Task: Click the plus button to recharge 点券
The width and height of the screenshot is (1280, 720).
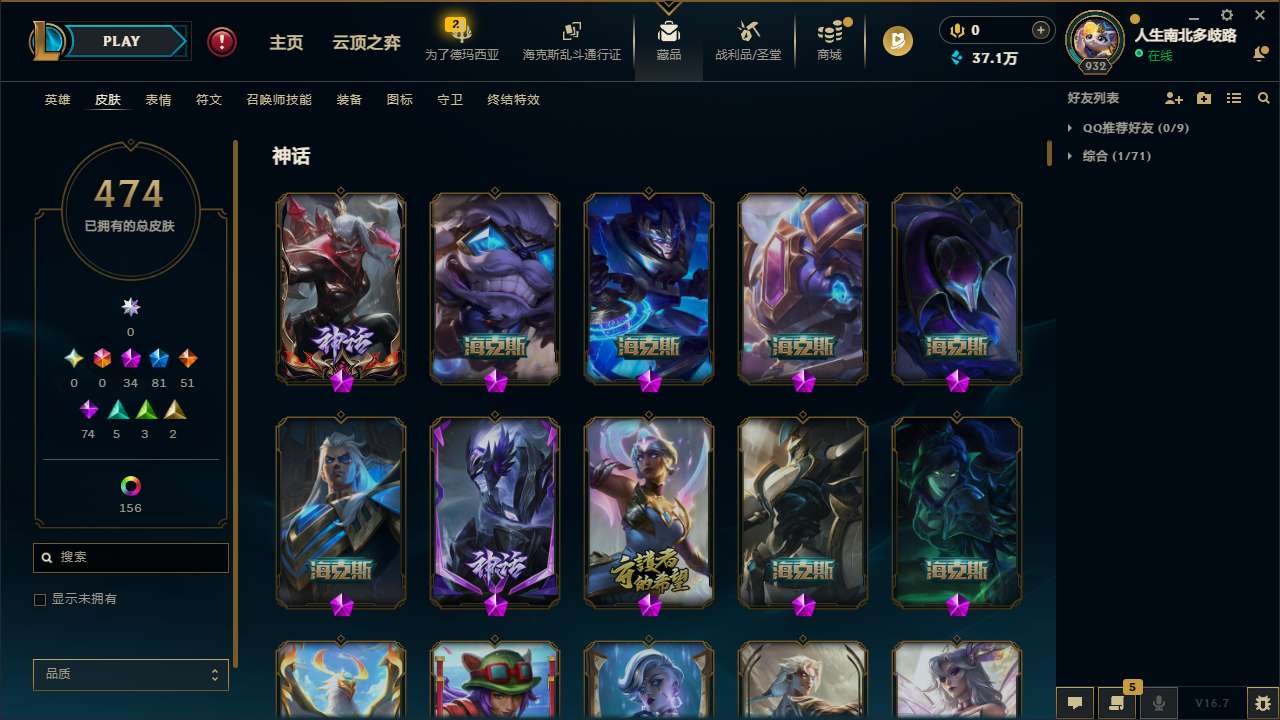Action: coord(1041,30)
